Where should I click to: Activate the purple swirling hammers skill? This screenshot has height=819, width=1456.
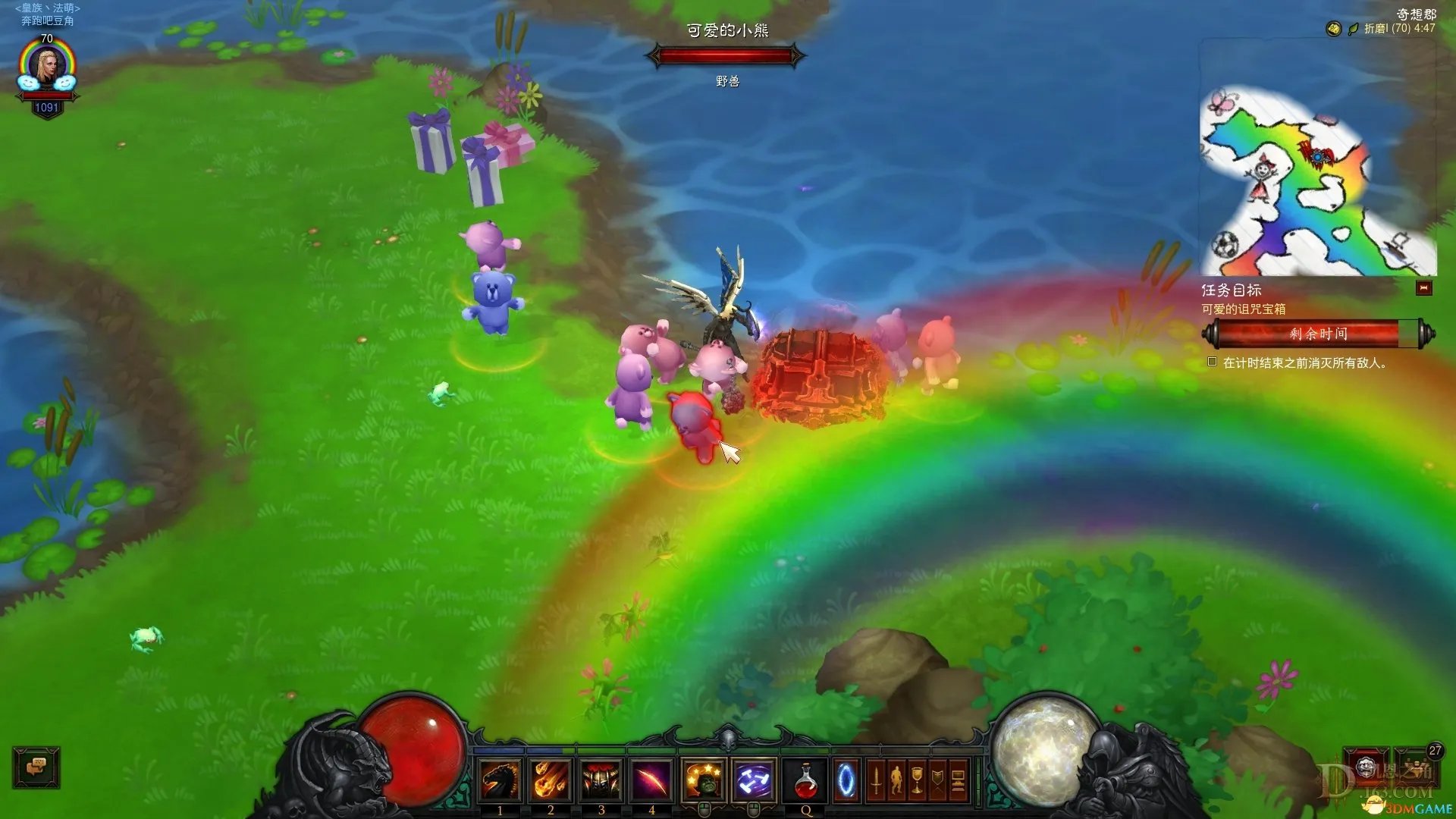[x=754, y=780]
